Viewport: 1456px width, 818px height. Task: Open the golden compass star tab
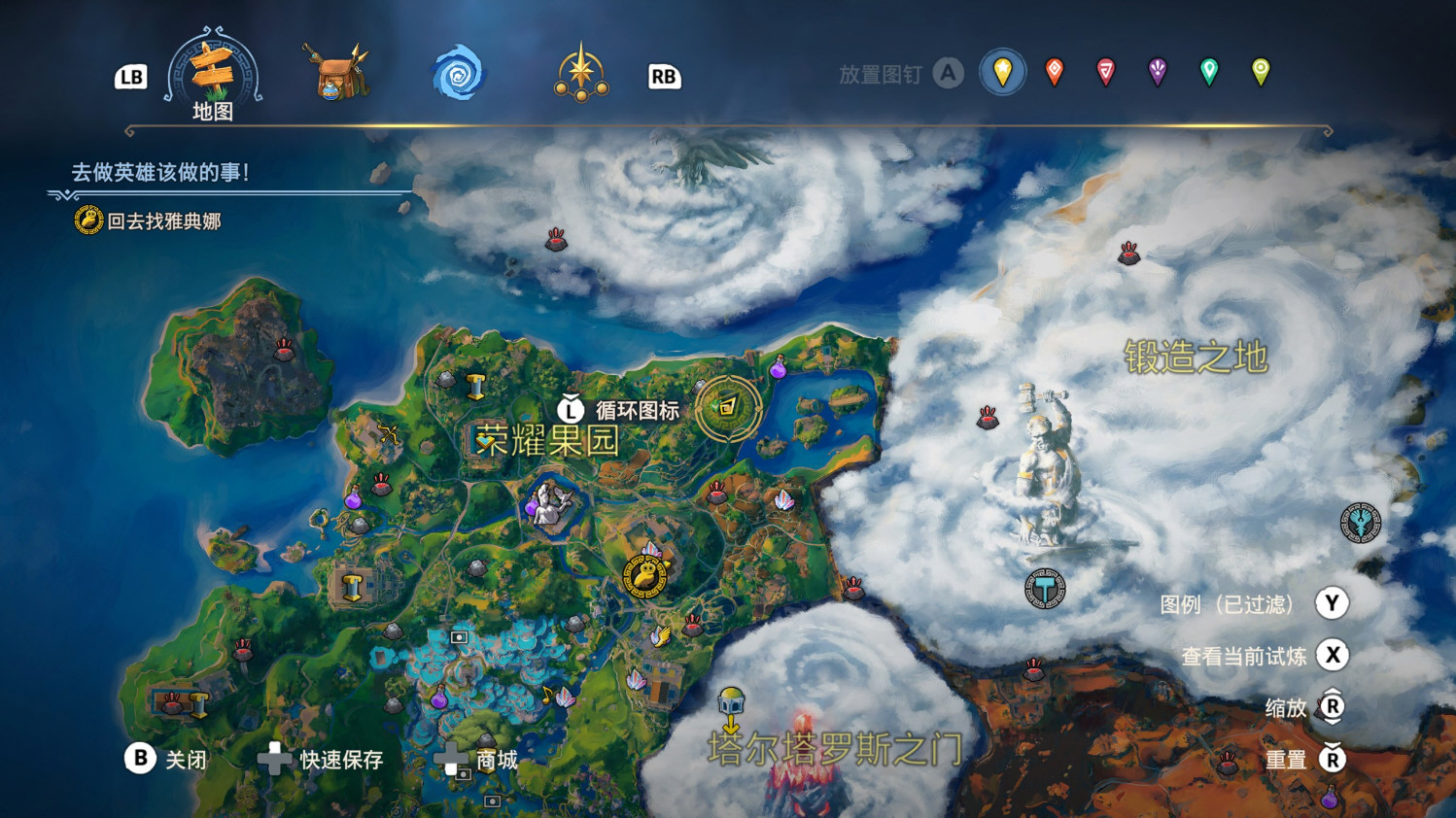pos(581,73)
